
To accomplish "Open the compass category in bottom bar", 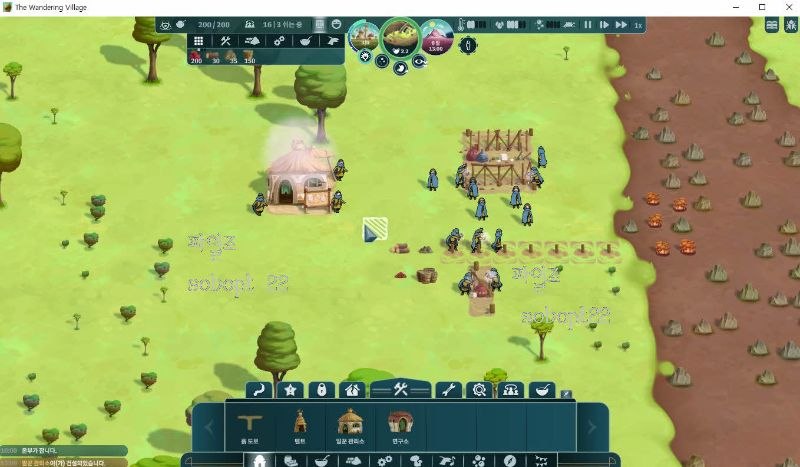I will pyautogui.click(x=510, y=461).
